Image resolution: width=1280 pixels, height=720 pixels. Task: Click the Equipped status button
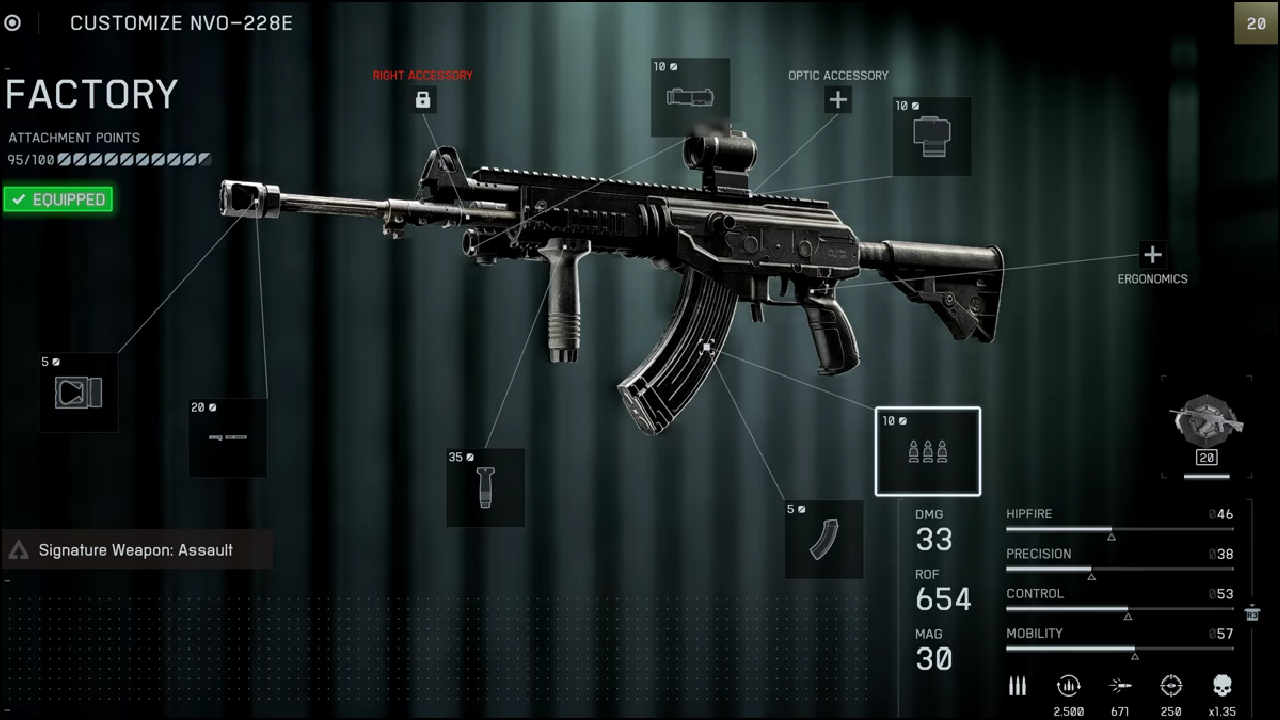(x=58, y=200)
